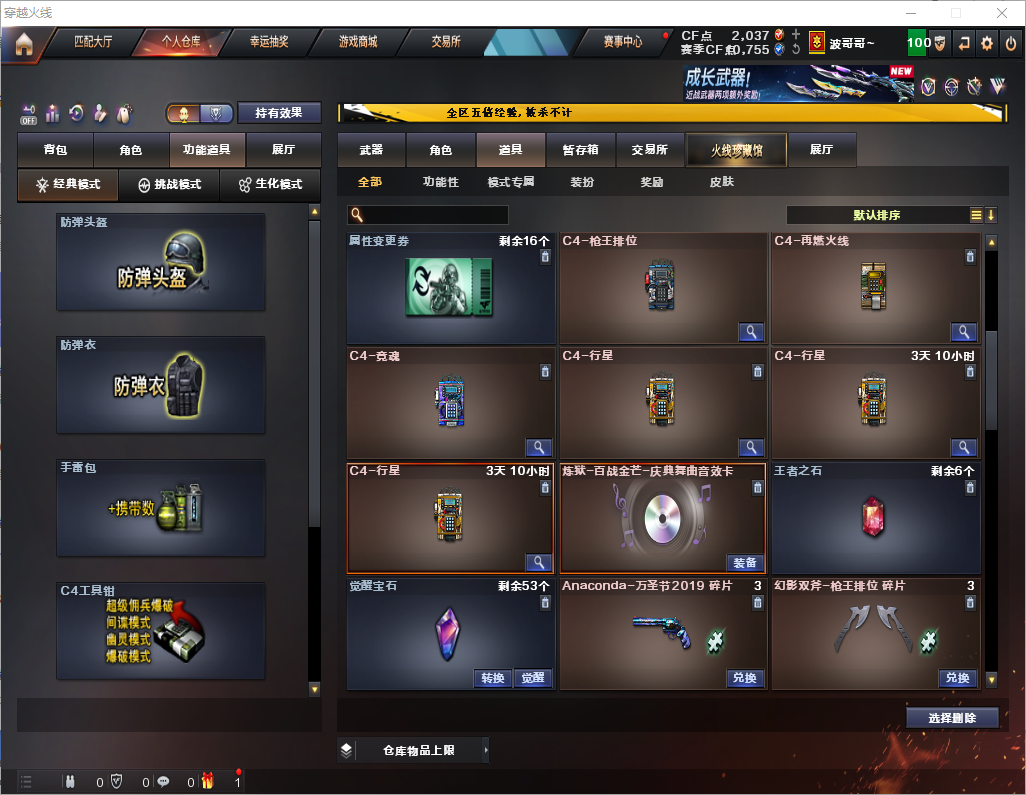Click 觉醒 on the awakening gem
Viewport: 1026px width, 795px height.
pyautogui.click(x=533, y=678)
